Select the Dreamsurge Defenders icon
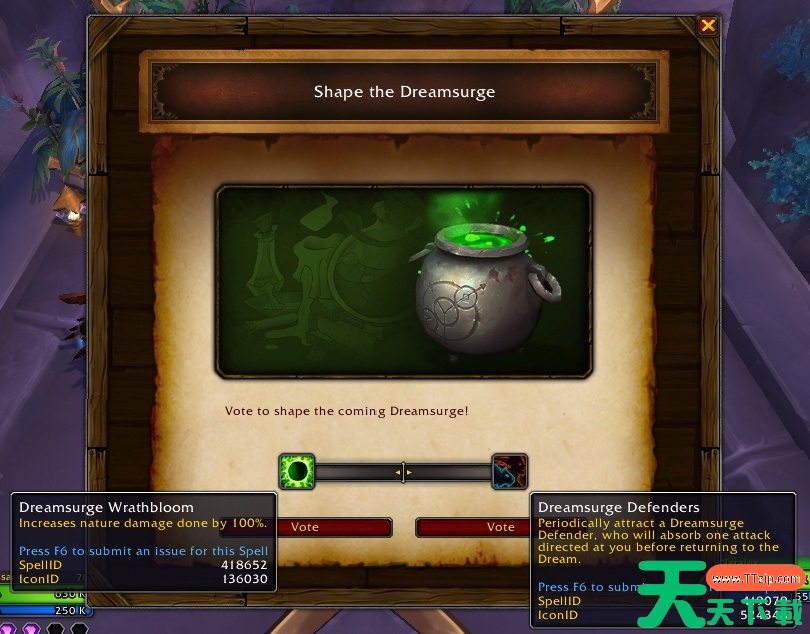Screen dimensions: 810x634 click(x=509, y=471)
